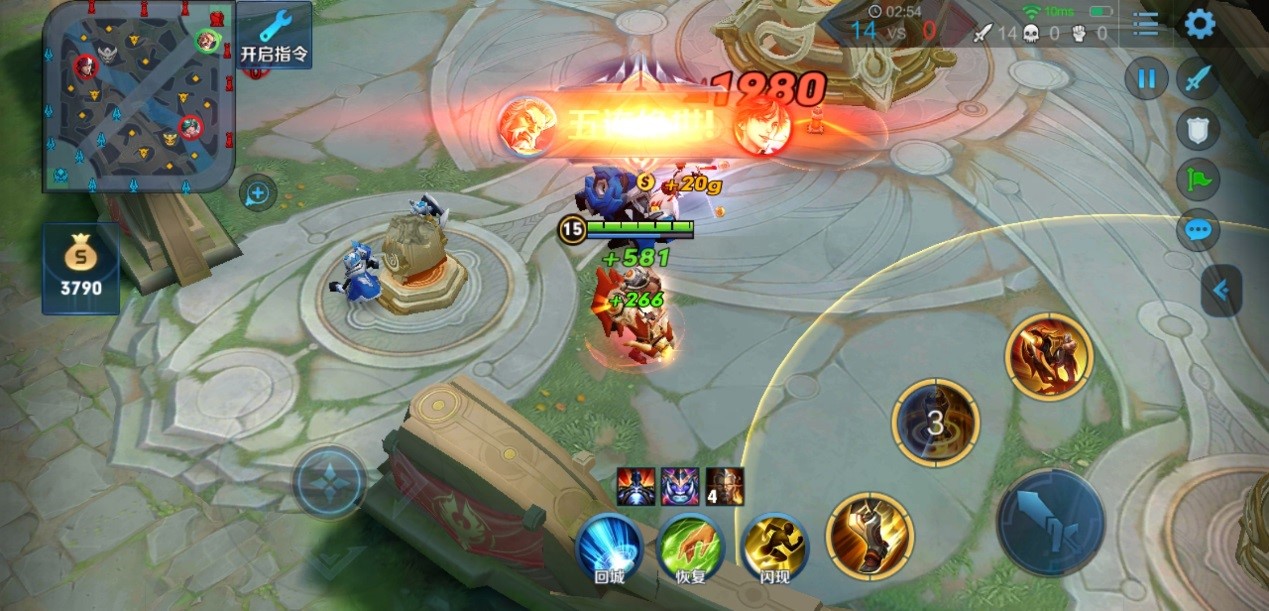Tap the minimap
The width and height of the screenshot is (1269, 611).
pos(138,96)
